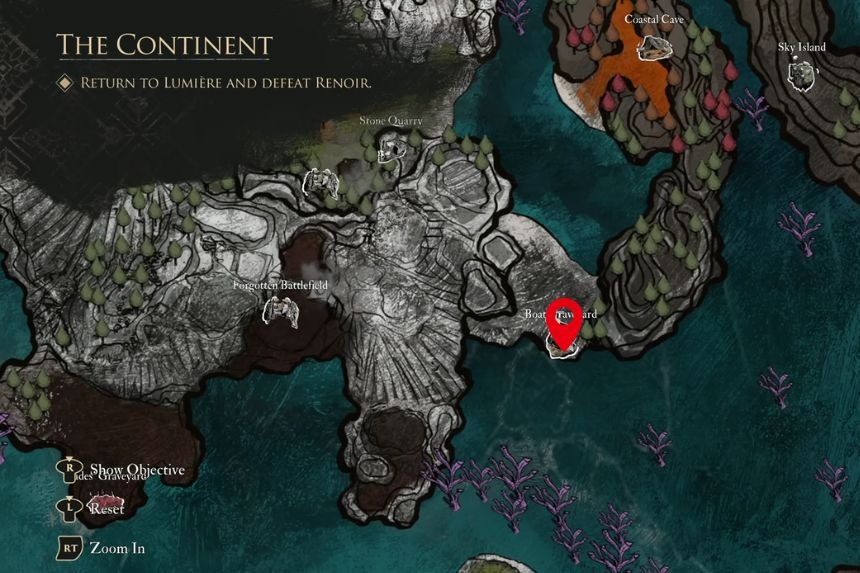Choose the Stone Quarry location icon
This screenshot has height=573, width=860.
click(392, 148)
